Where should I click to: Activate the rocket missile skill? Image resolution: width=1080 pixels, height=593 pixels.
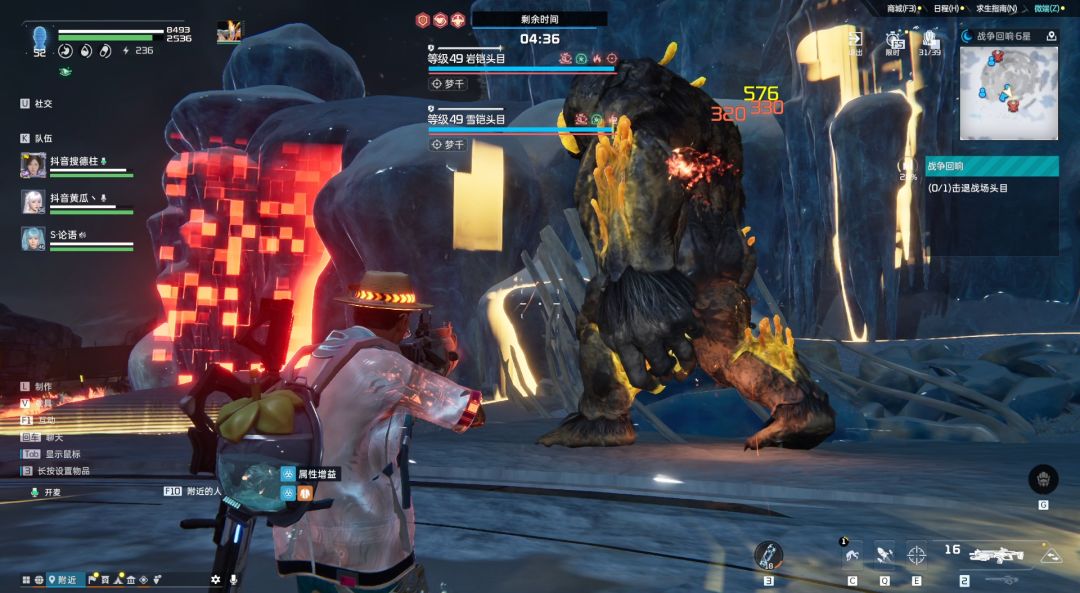[x=884, y=553]
